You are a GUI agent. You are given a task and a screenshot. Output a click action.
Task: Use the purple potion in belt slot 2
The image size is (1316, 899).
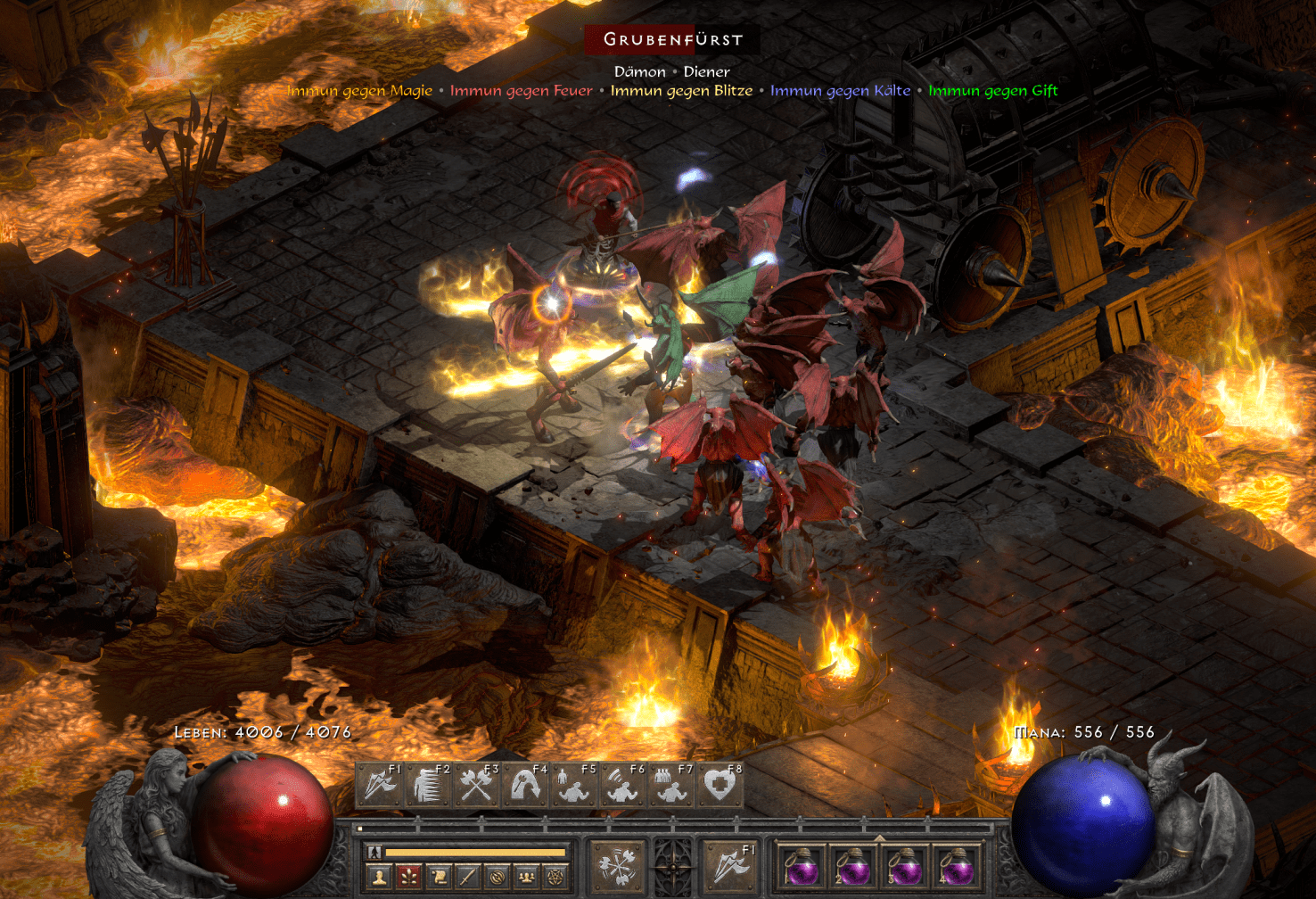click(x=853, y=866)
